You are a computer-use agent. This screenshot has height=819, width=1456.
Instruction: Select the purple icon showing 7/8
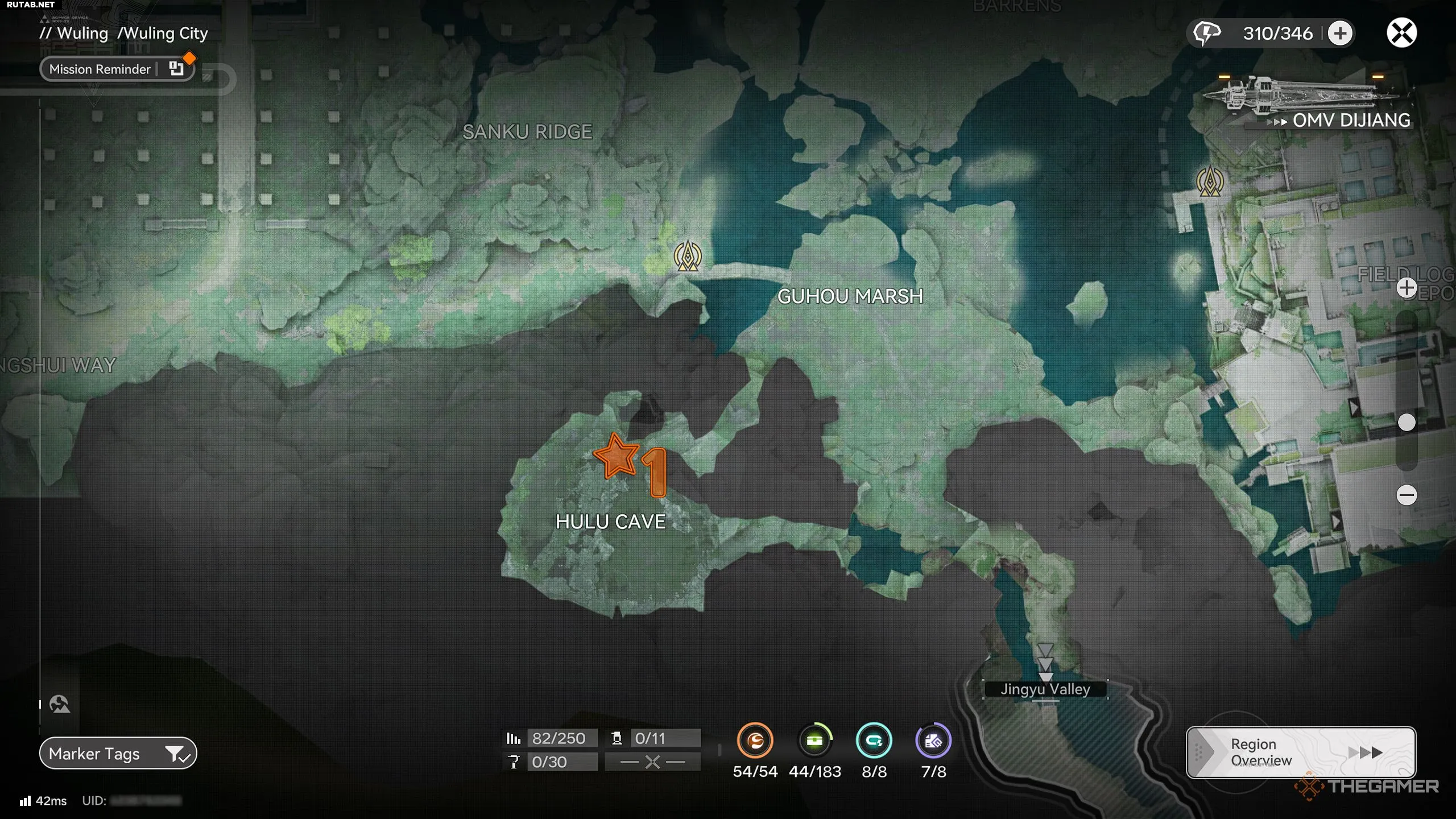933,741
